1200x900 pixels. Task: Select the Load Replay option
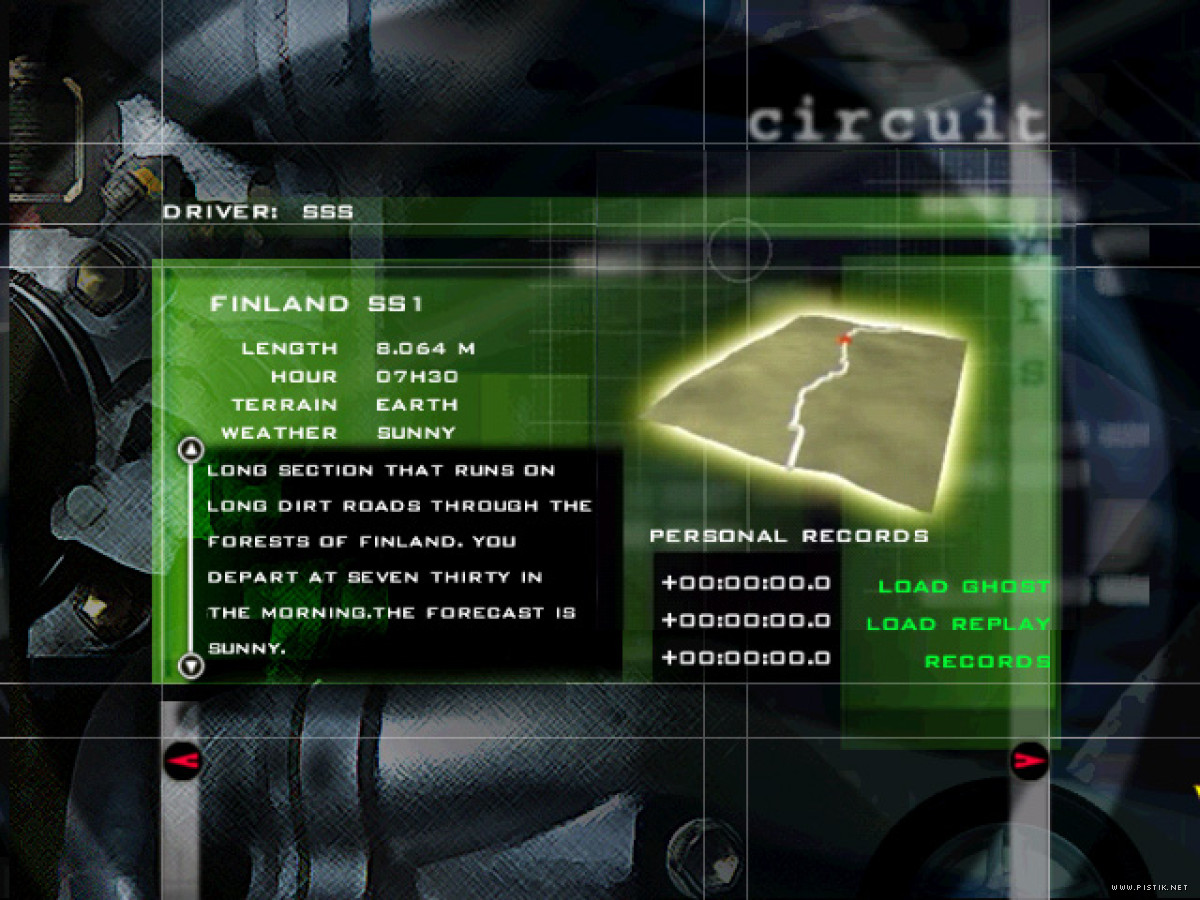(x=957, y=624)
